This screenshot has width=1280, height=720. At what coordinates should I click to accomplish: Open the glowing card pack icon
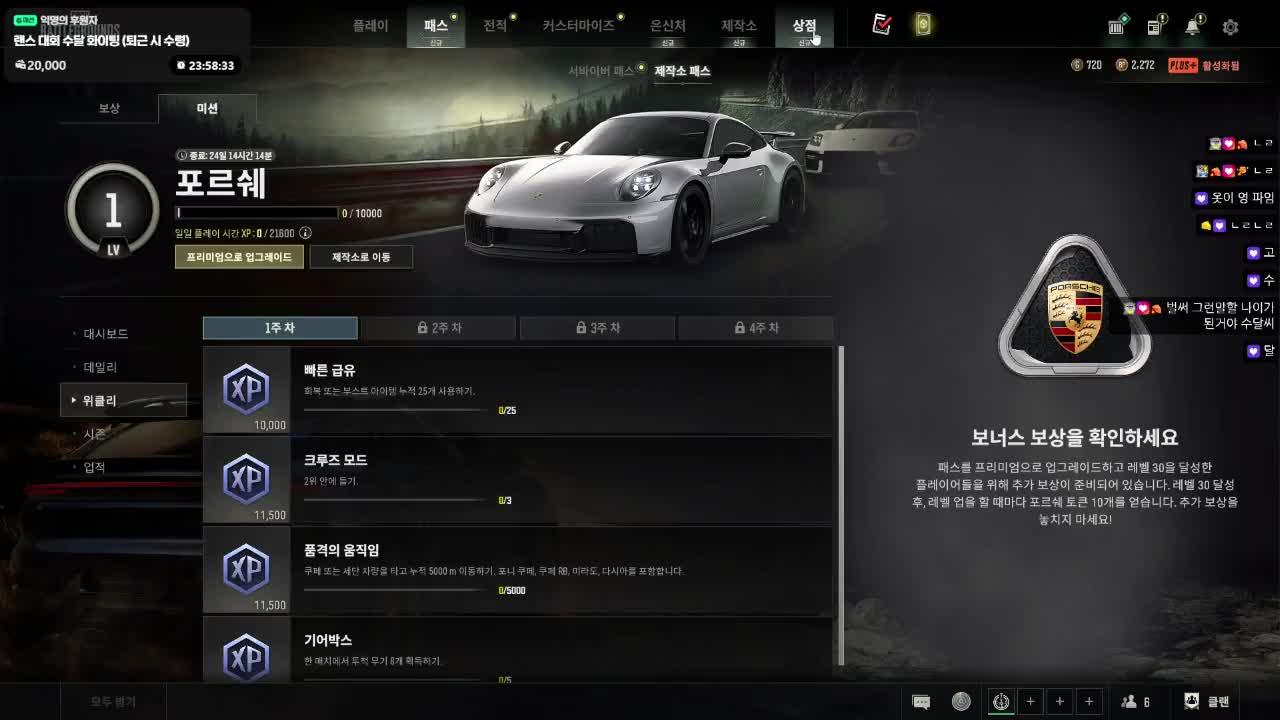pos(922,25)
